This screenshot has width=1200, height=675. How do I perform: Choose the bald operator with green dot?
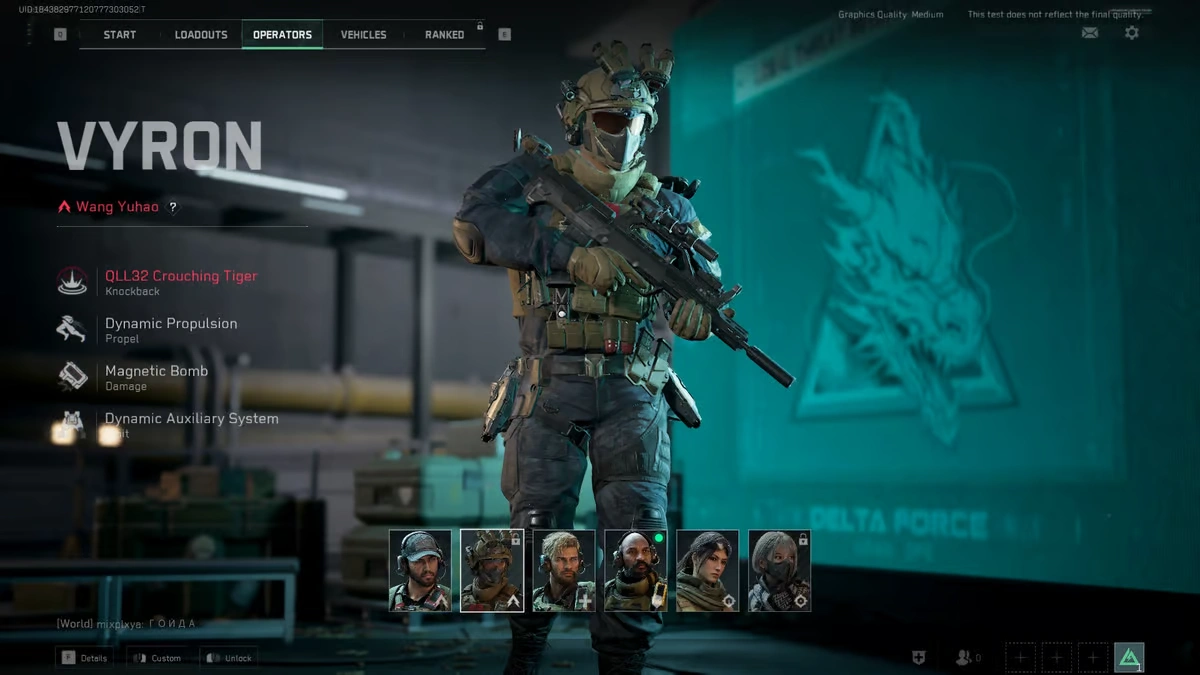tap(636, 570)
